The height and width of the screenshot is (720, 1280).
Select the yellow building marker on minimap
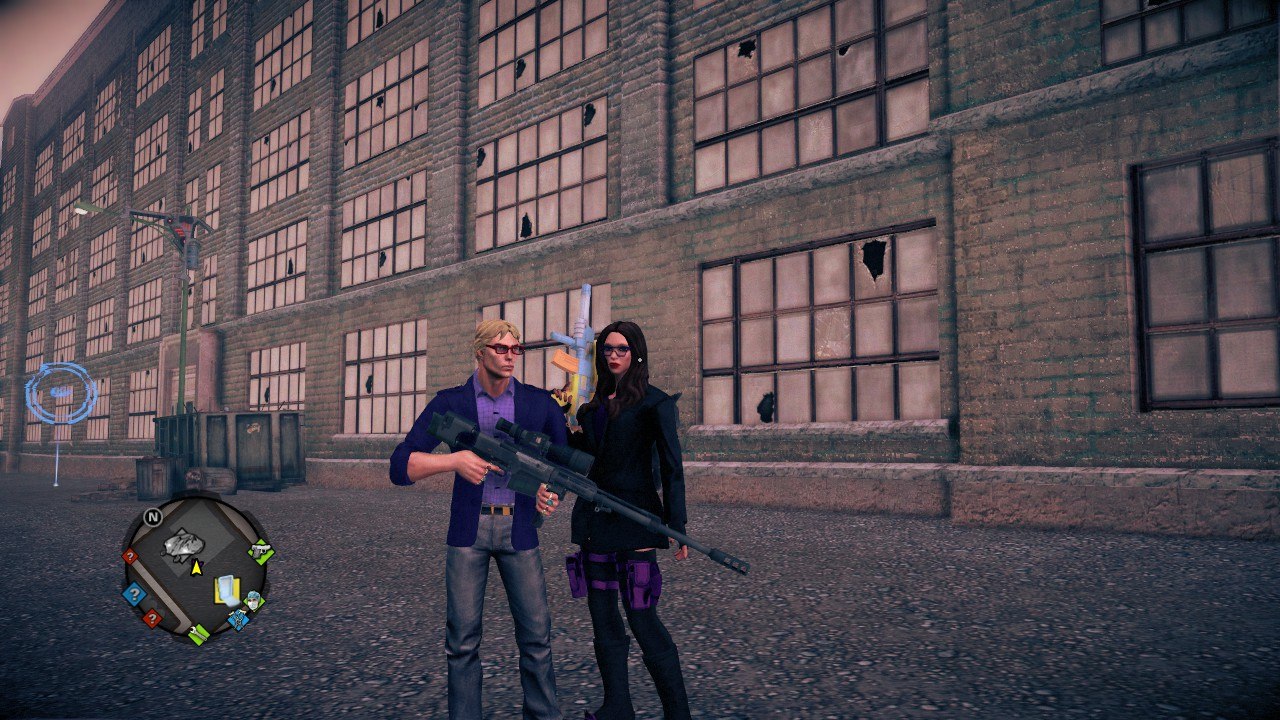click(227, 589)
